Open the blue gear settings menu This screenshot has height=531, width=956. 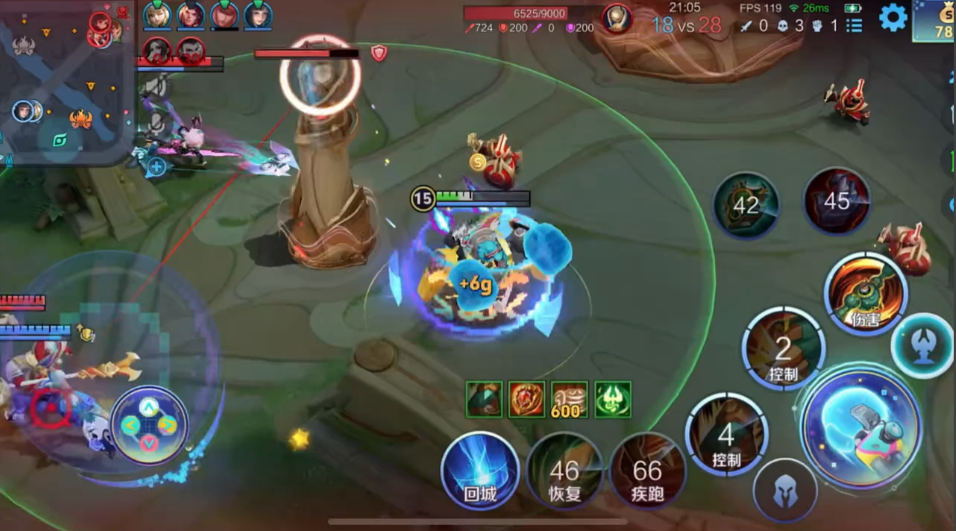coord(892,17)
